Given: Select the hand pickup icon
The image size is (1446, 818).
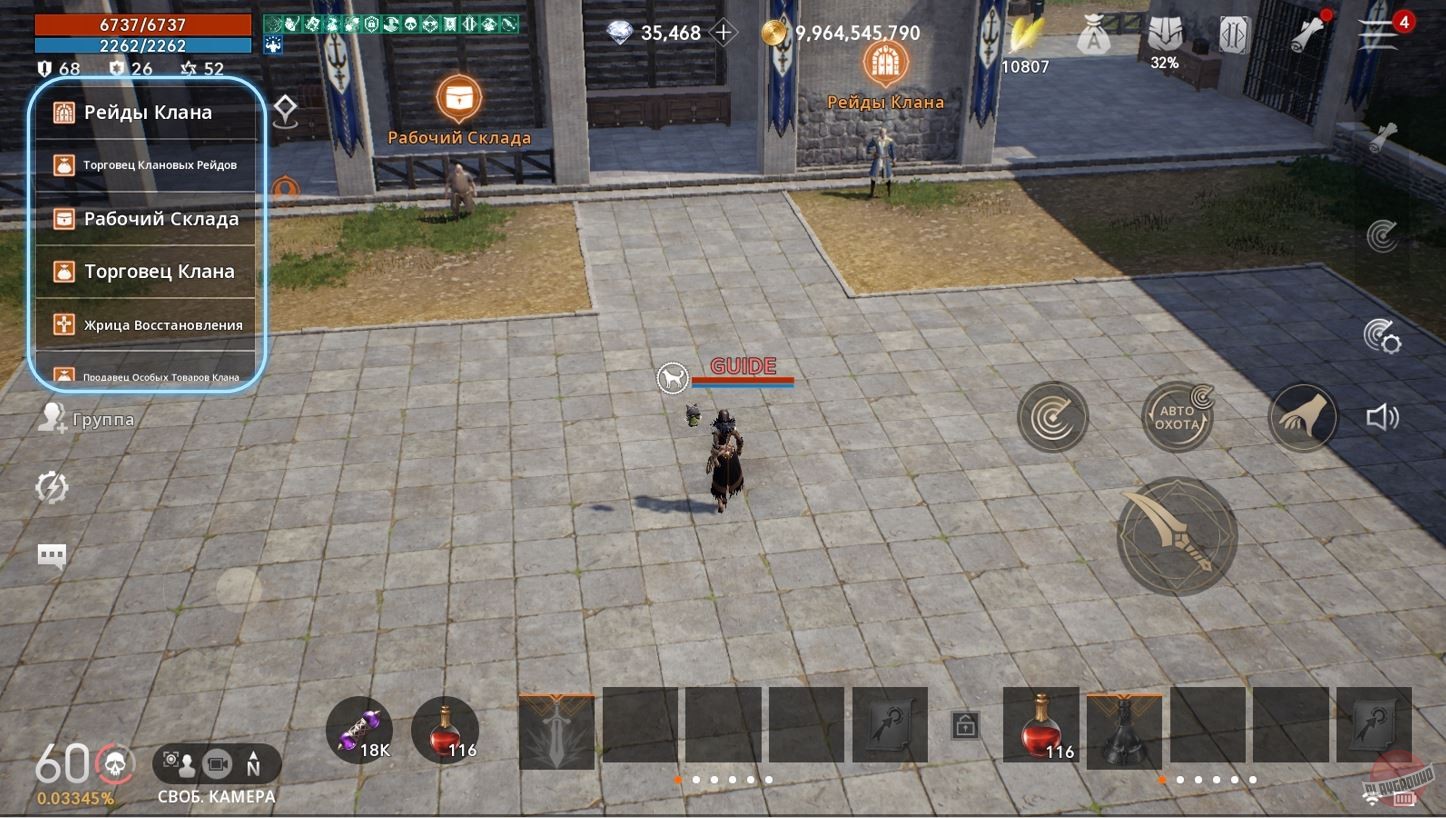Looking at the screenshot, I should coord(1303,417).
